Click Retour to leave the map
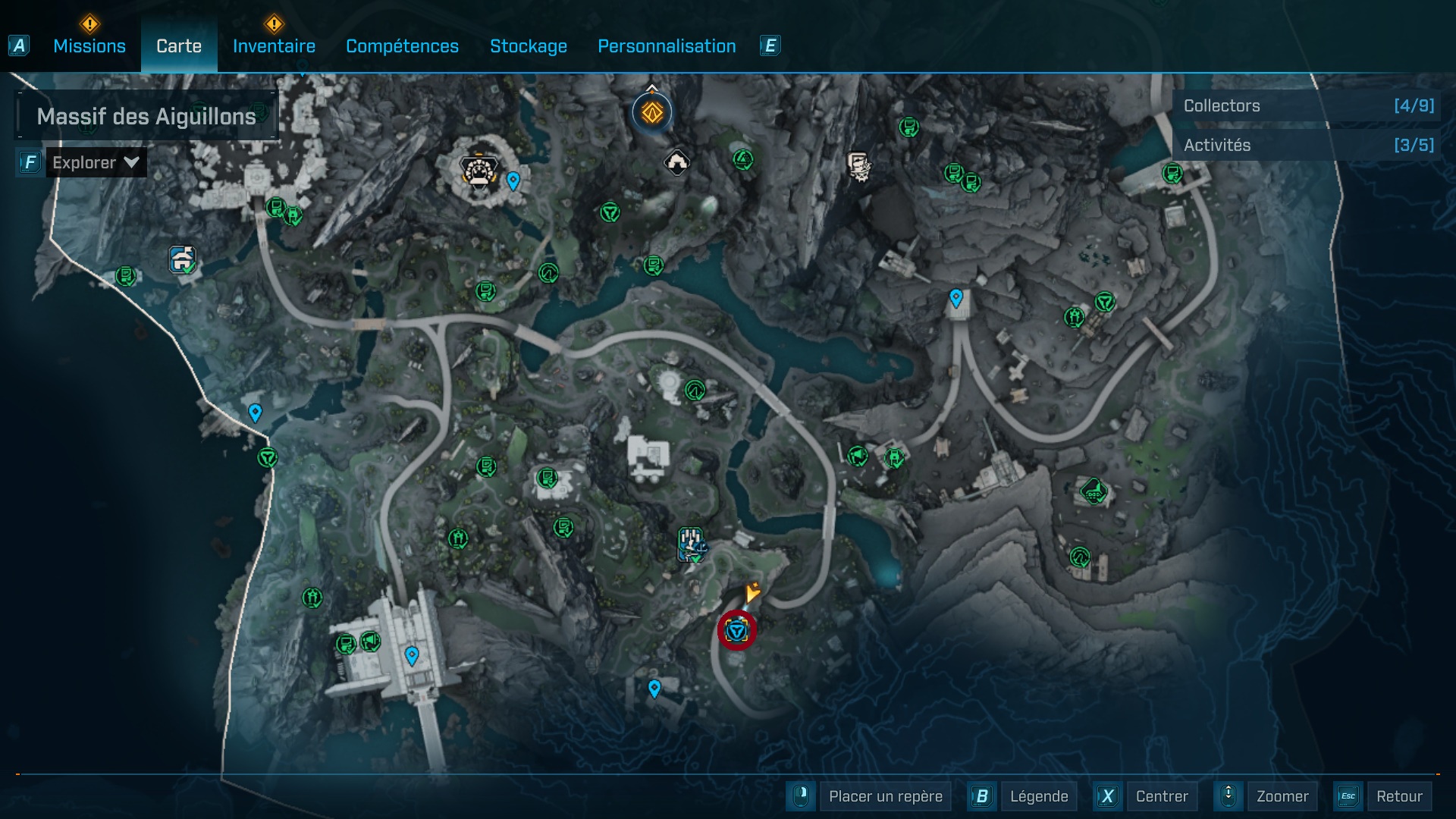The height and width of the screenshot is (819, 1456). (x=1398, y=796)
